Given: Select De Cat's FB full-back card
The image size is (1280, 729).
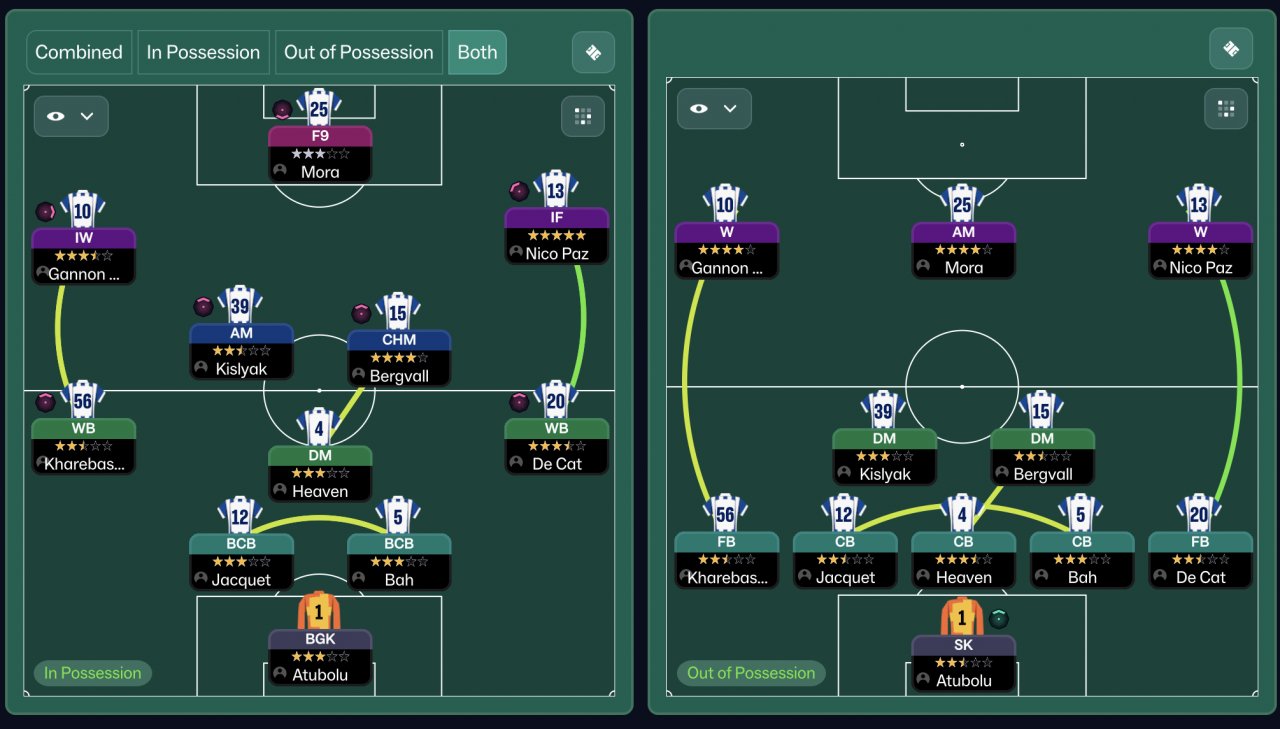Looking at the screenshot, I should pos(1200,559).
